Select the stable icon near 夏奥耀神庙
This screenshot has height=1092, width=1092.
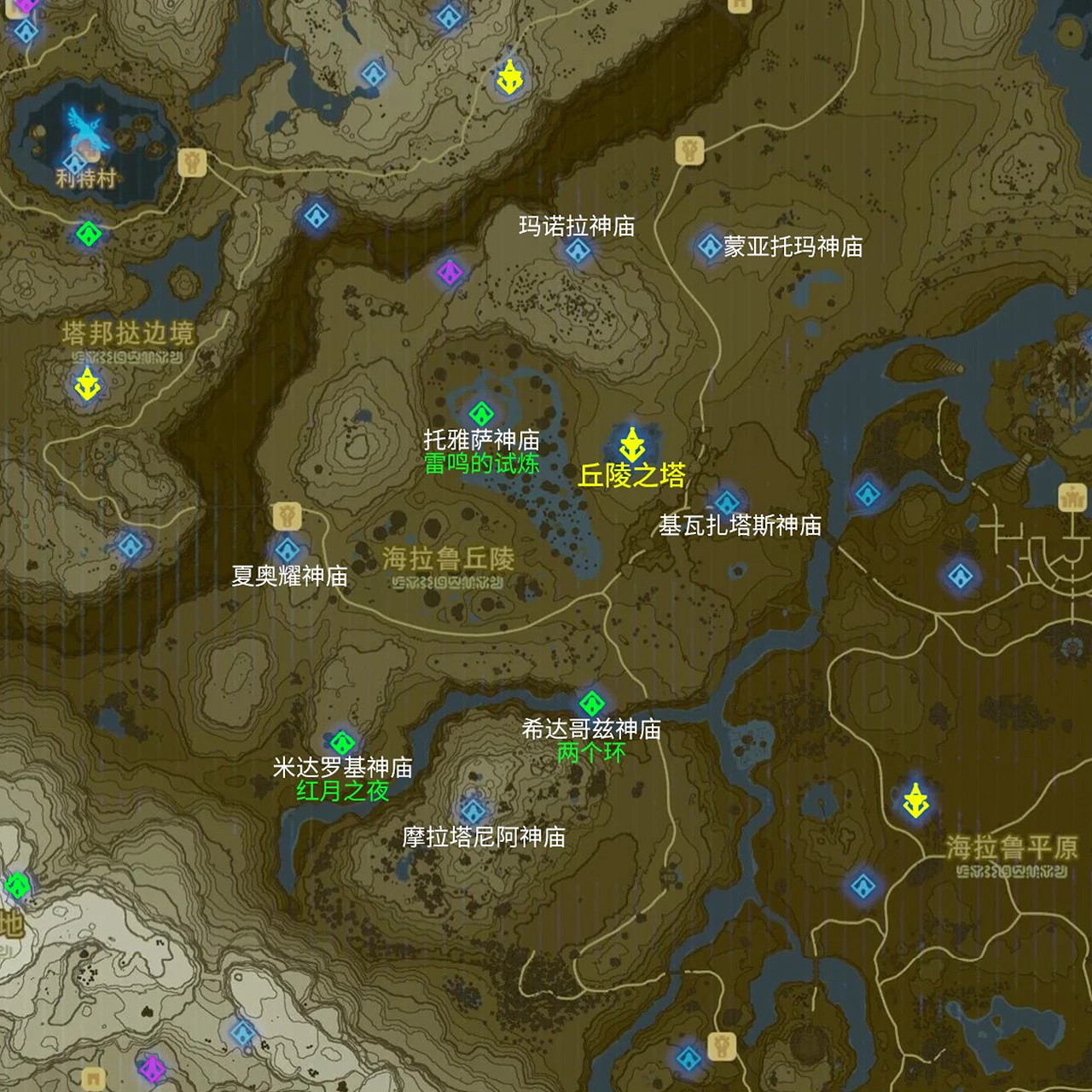[288, 516]
